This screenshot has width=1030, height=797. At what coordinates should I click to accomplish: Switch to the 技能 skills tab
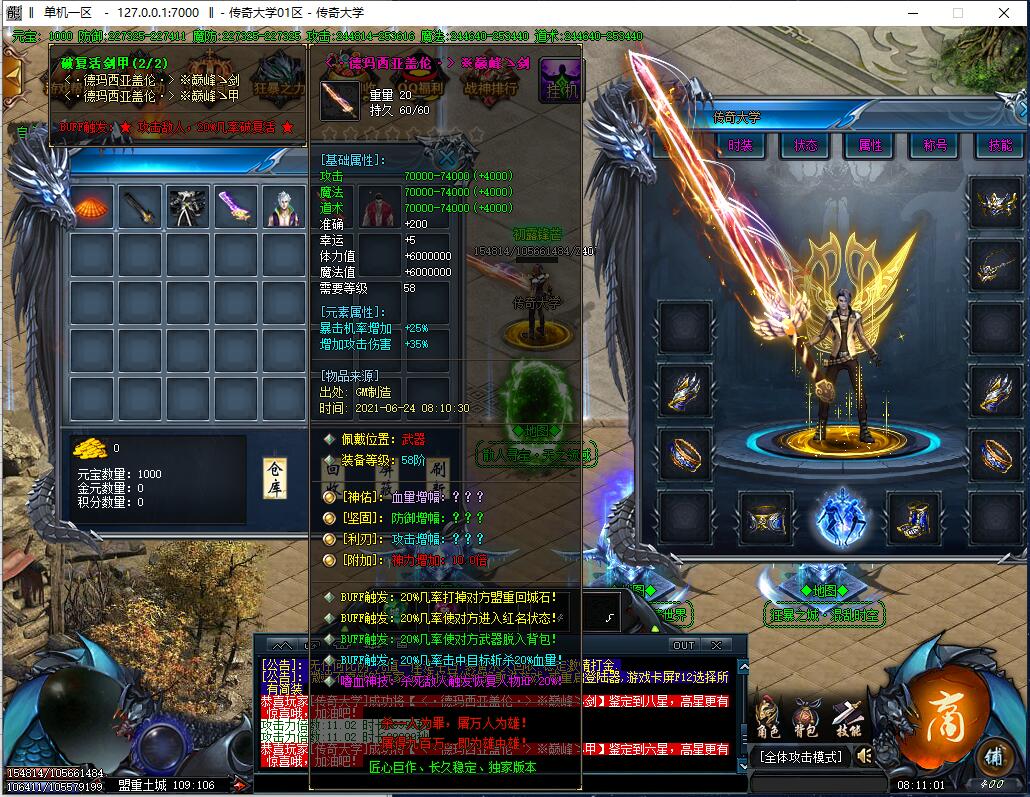(x=999, y=145)
